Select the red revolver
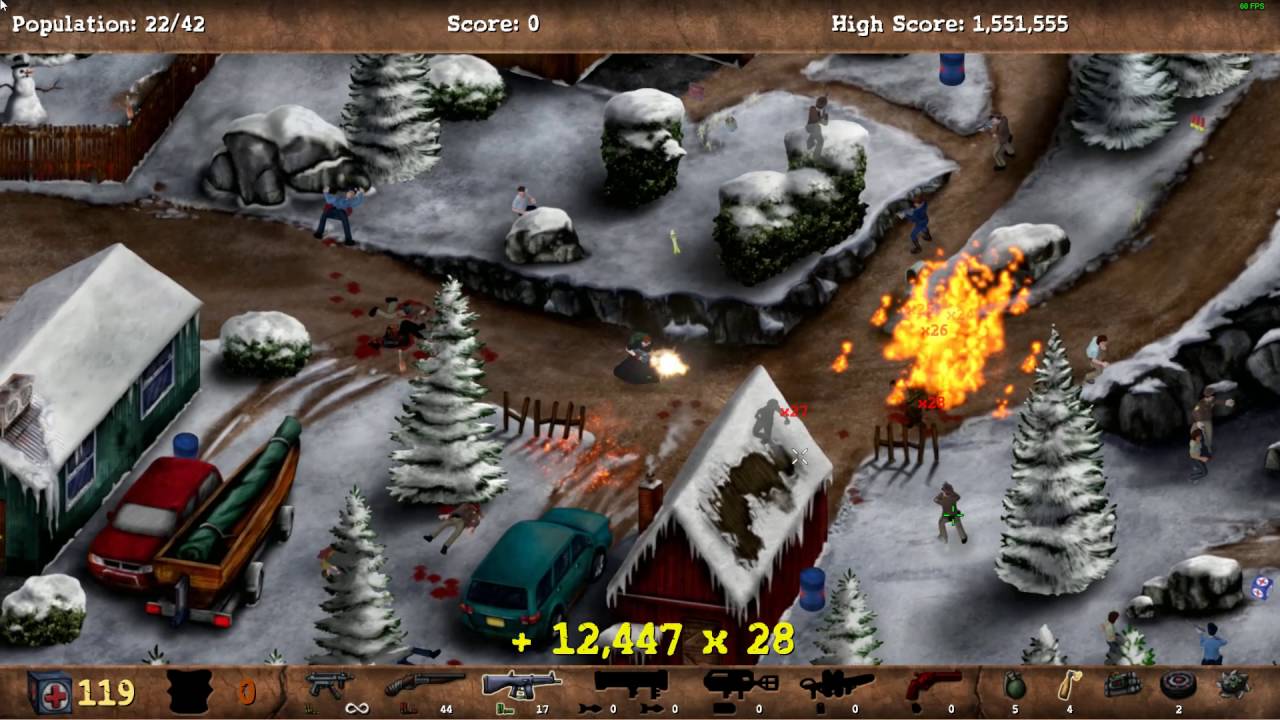This screenshot has width=1280, height=720. pyautogui.click(x=933, y=685)
